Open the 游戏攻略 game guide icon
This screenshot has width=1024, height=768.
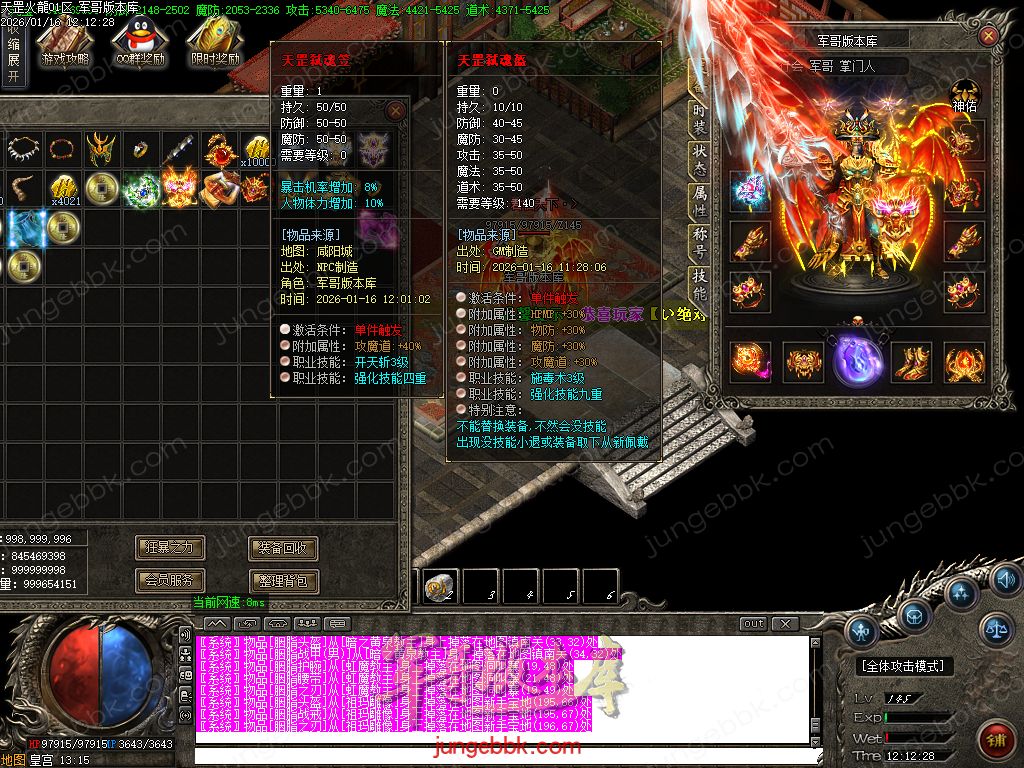tap(65, 42)
